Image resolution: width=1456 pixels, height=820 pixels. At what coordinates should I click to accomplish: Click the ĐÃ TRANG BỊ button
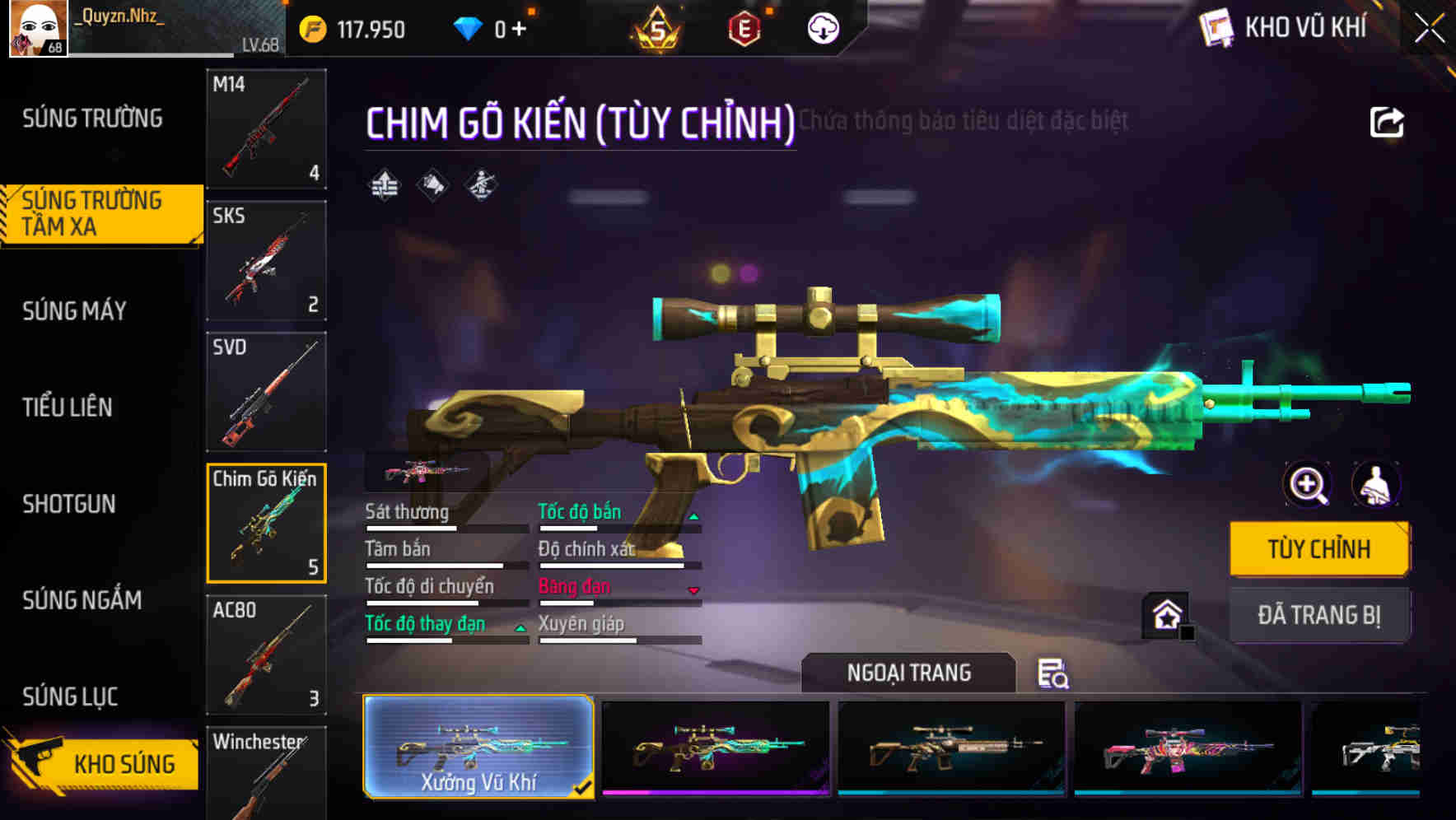click(1319, 615)
